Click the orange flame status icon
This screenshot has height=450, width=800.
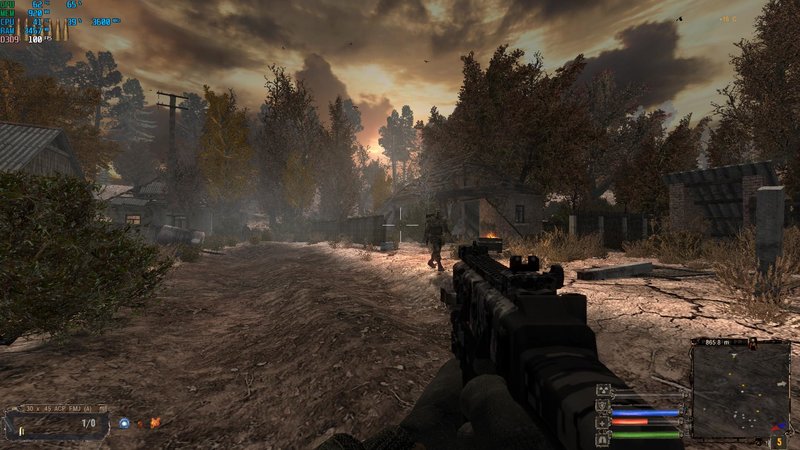coord(155,423)
